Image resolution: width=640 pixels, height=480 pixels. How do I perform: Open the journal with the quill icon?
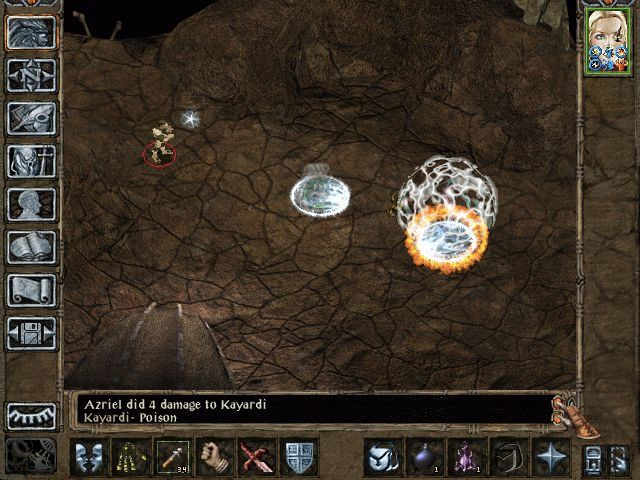click(x=31, y=118)
